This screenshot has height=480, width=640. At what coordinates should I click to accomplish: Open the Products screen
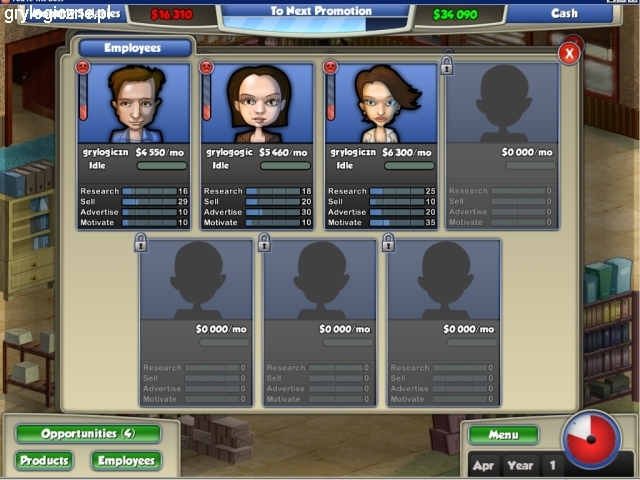tap(44, 461)
